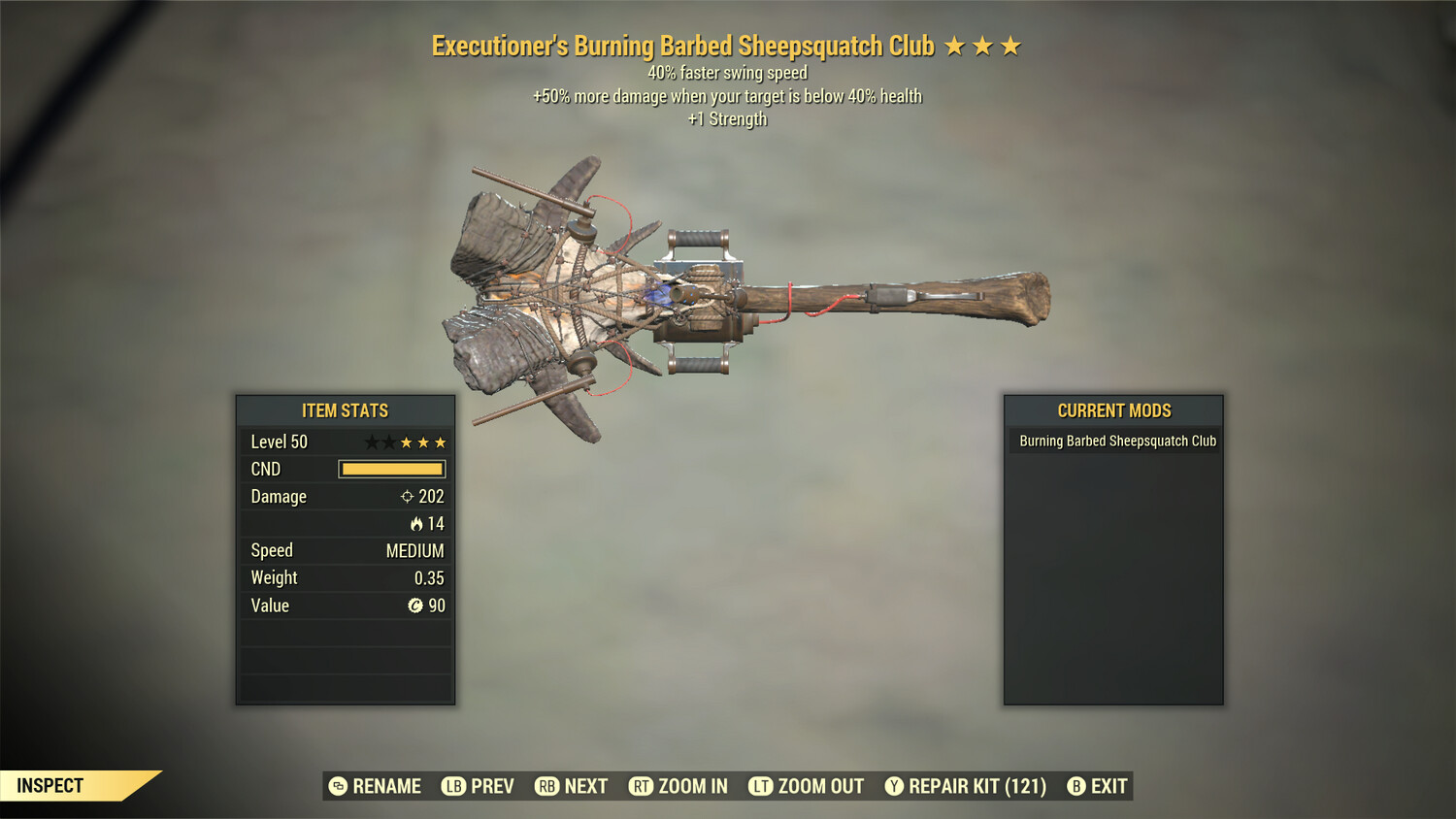
Task: Switch to the INSPECT tab
Action: pyautogui.click(x=50, y=785)
